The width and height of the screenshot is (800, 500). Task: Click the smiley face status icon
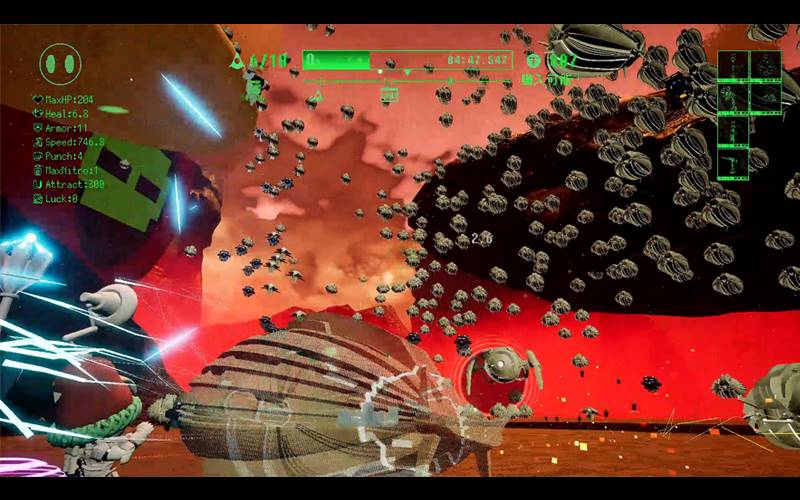pyautogui.click(x=60, y=64)
